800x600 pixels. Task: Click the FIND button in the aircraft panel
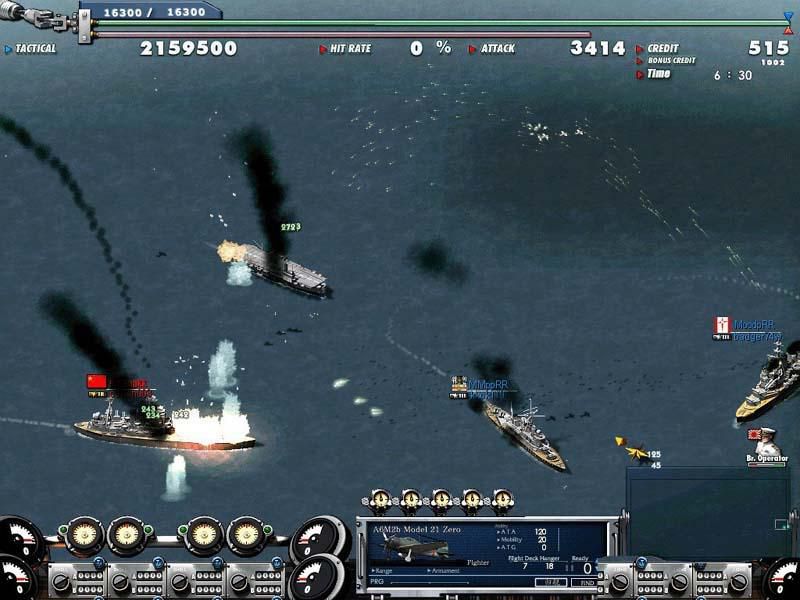(585, 581)
